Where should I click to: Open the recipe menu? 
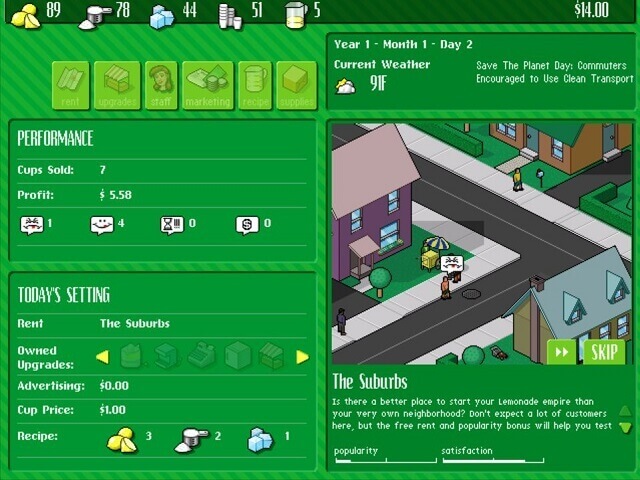[x=253, y=85]
